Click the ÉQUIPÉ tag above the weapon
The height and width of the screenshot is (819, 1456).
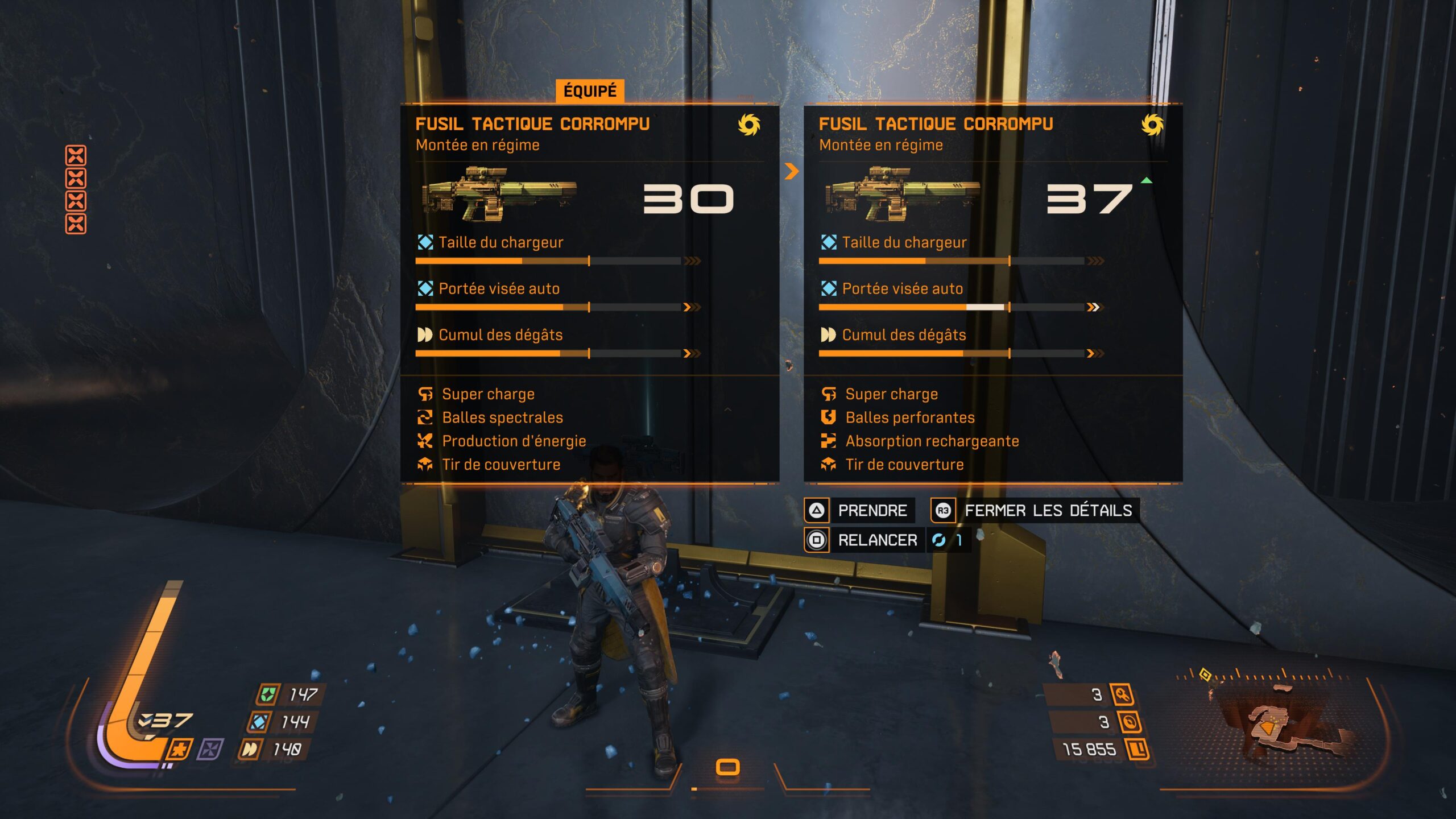[x=590, y=91]
